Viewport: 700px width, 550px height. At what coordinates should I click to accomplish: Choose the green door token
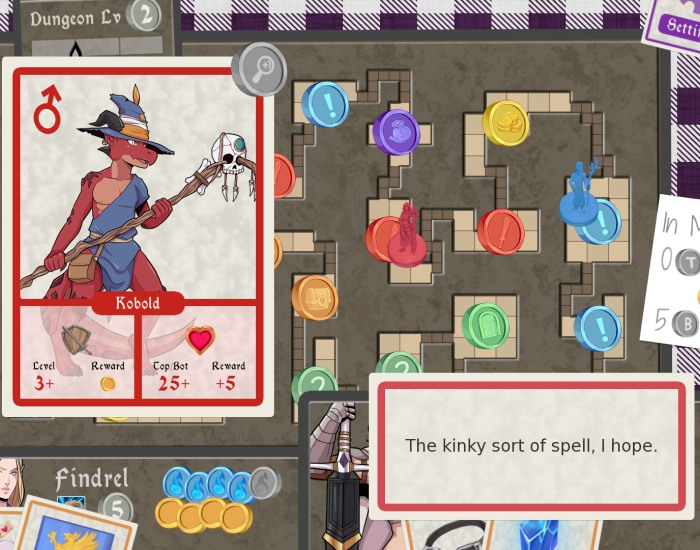point(486,326)
